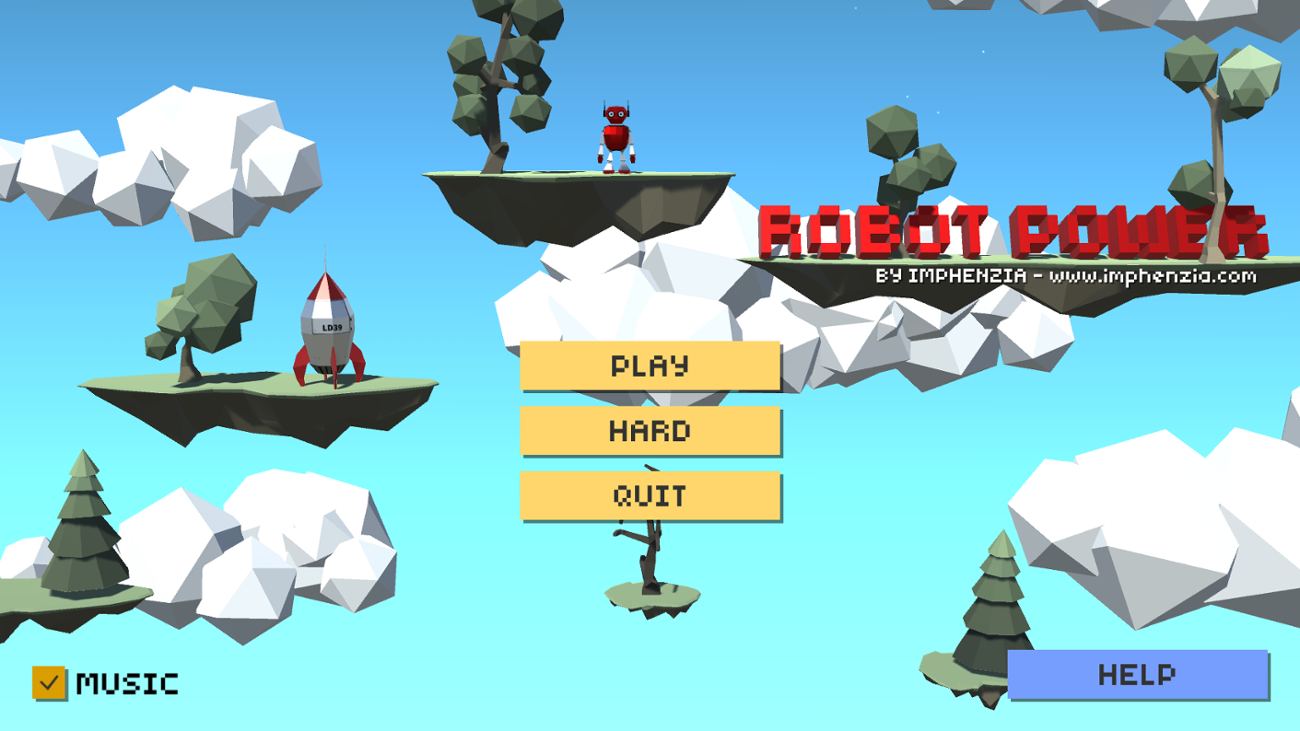Start the game with the PLAY button
Viewport: 1300px width, 731px height.
649,366
